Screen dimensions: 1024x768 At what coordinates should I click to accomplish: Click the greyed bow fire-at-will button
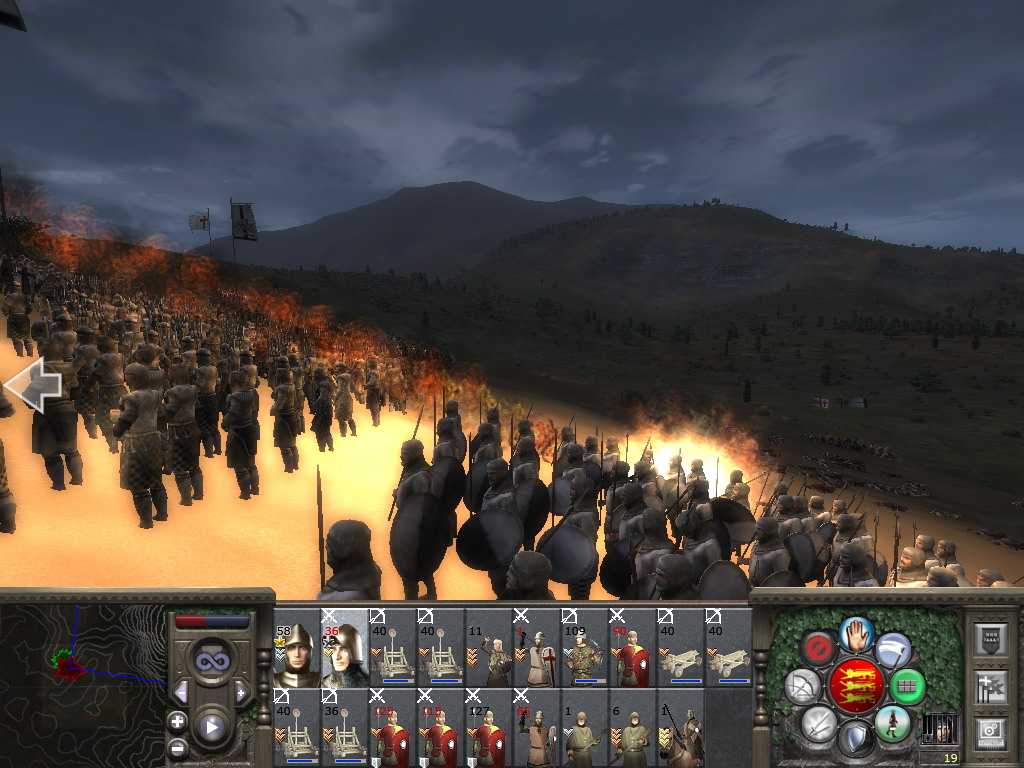(803, 686)
